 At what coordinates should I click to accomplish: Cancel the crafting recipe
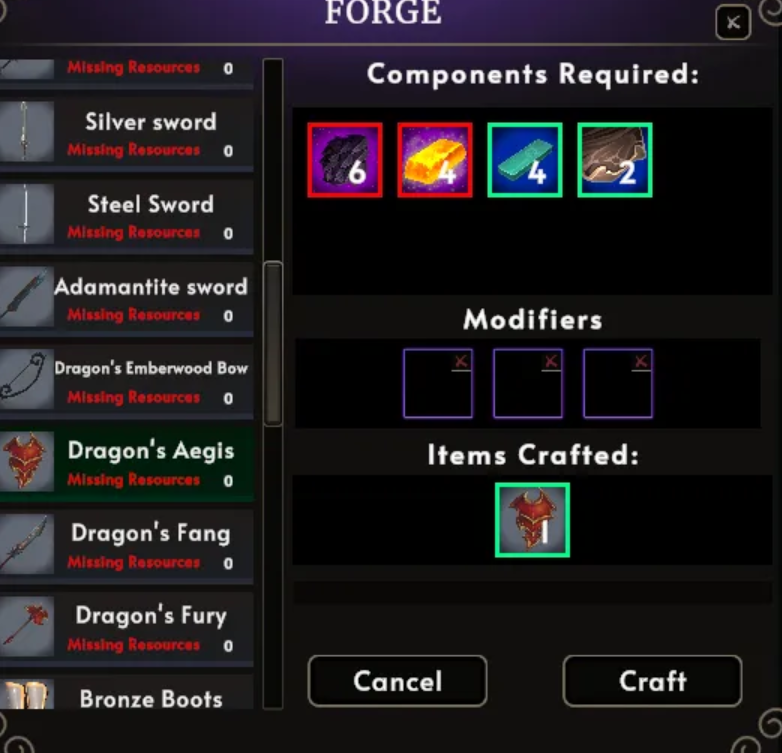point(397,681)
